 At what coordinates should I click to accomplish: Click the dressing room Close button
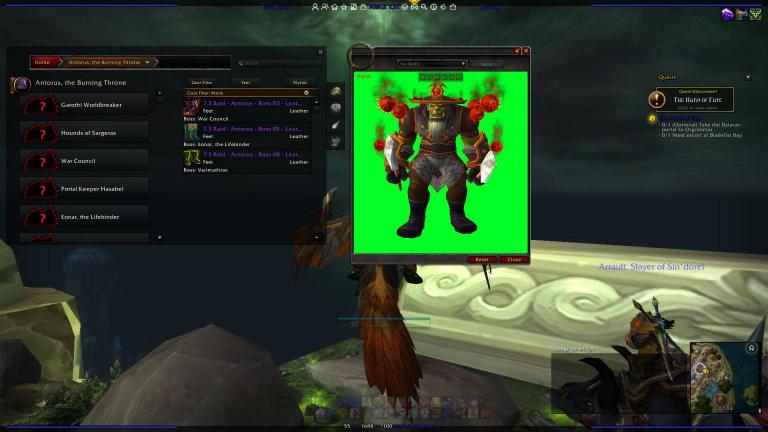point(513,259)
